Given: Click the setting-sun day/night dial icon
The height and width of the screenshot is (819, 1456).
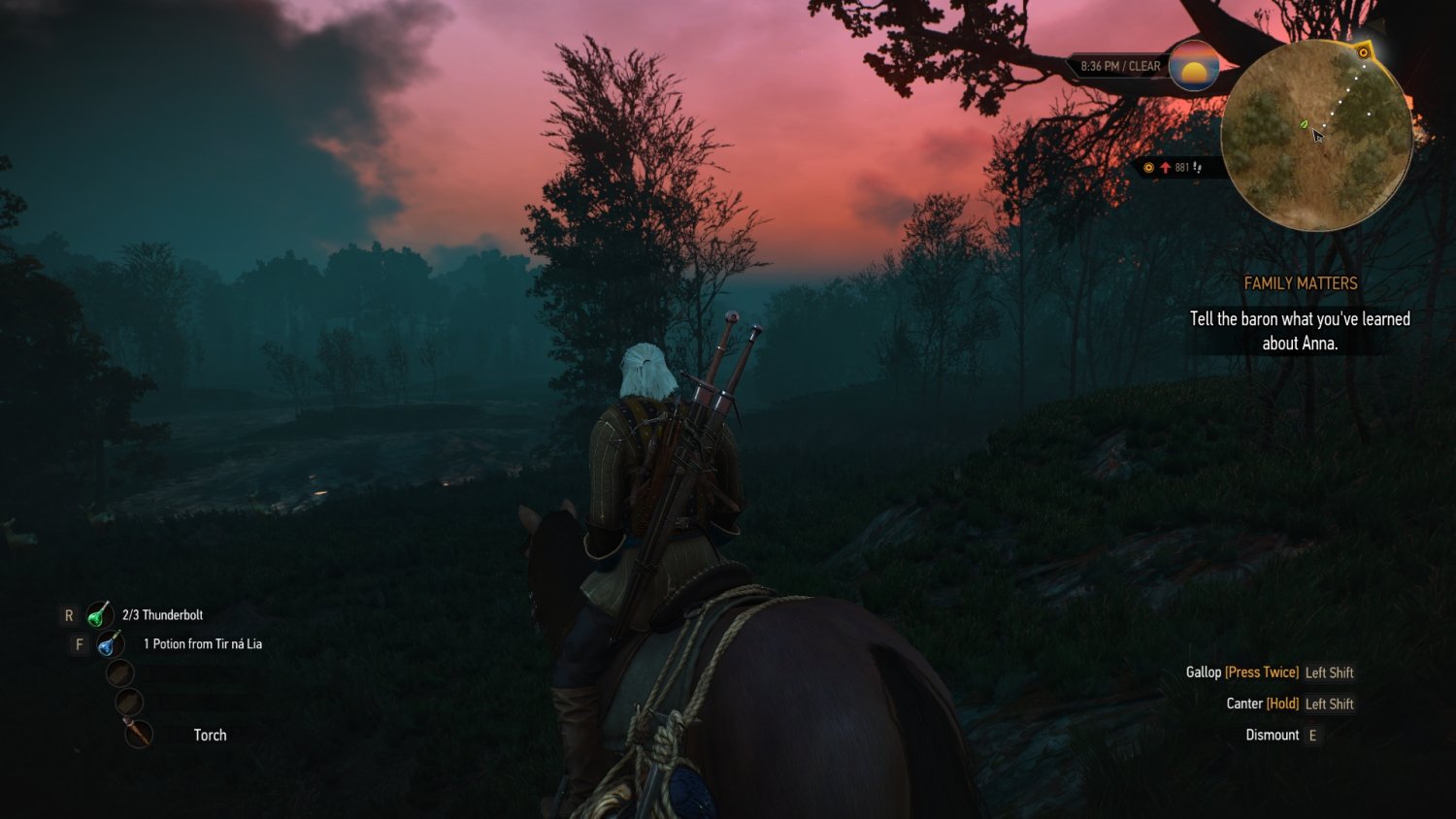Looking at the screenshot, I should click(x=1193, y=67).
